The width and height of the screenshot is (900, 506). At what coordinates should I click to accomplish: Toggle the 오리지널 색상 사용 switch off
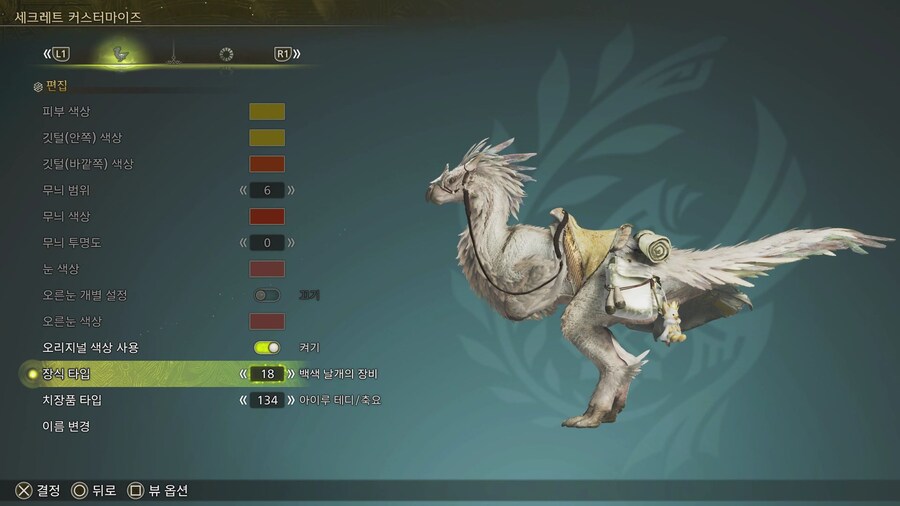(267, 347)
